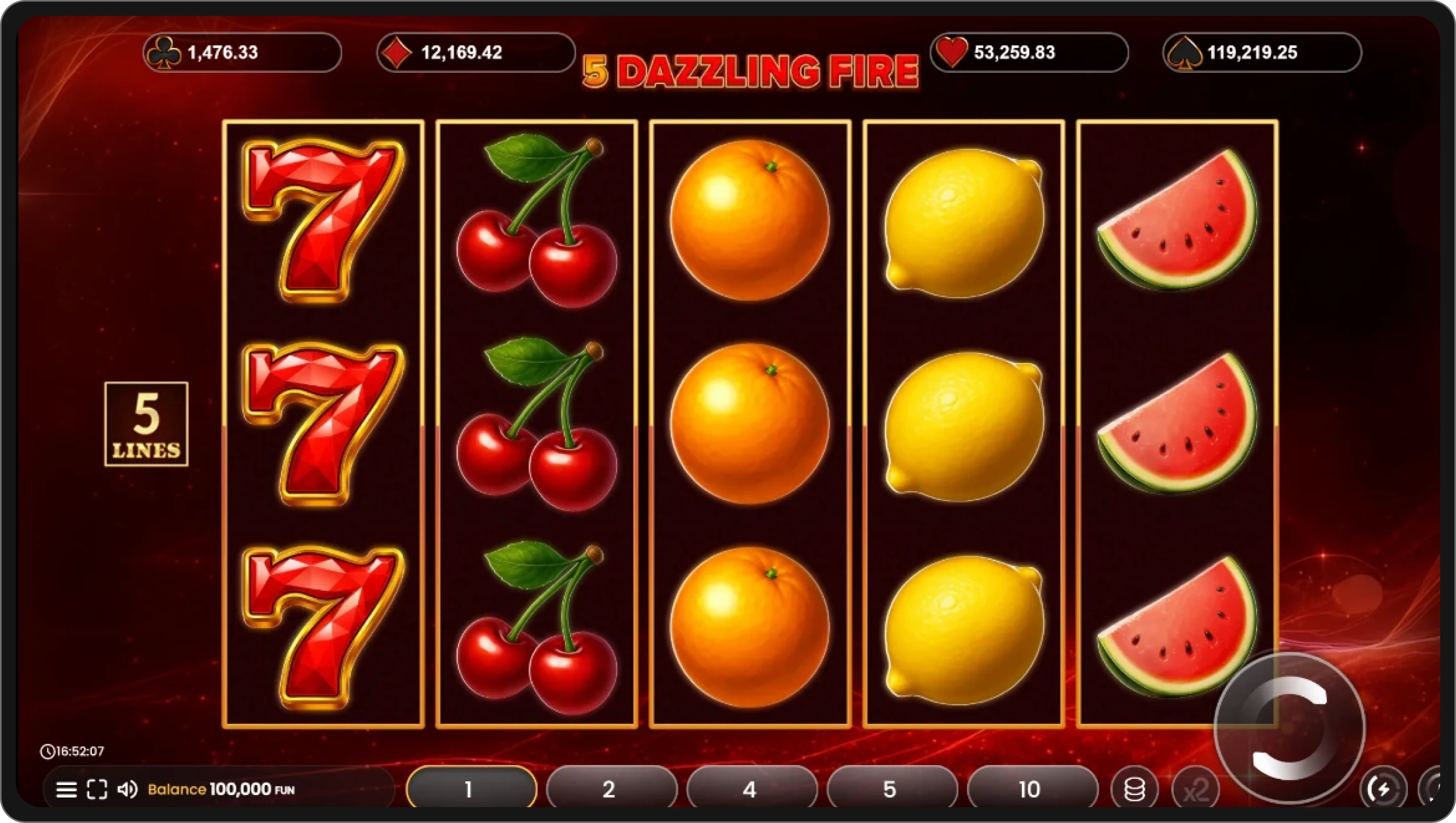Image resolution: width=1456 pixels, height=823 pixels.
Task: Click the clubs jackpot counter
Action: coord(240,53)
